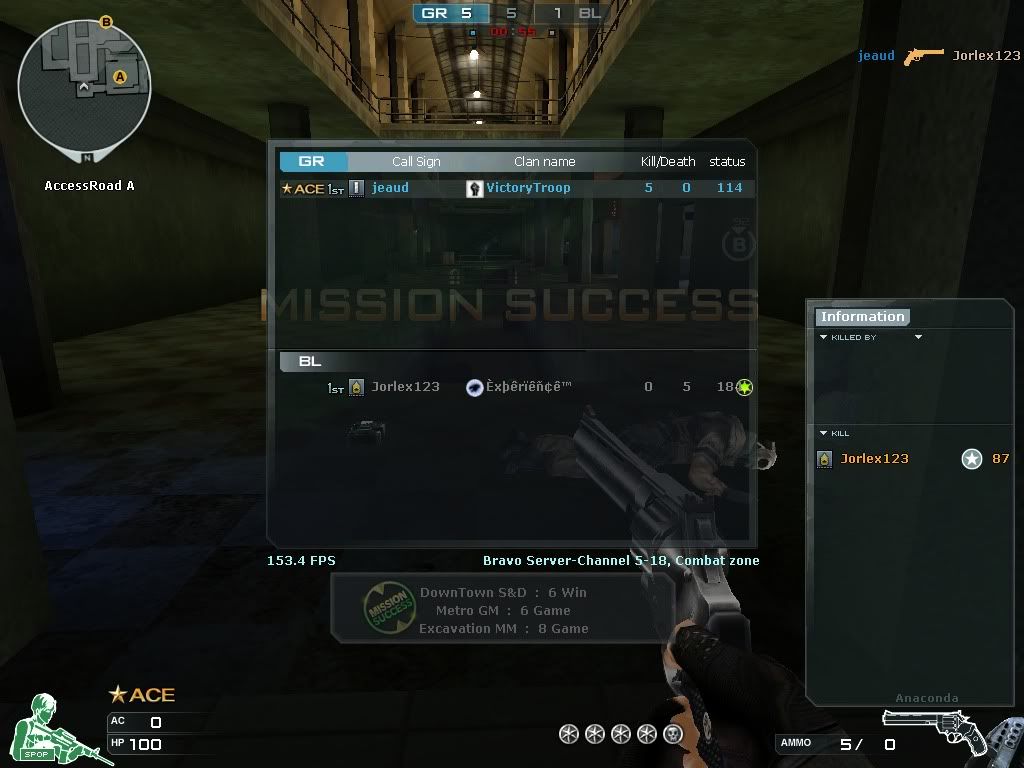Click the GR team header
This screenshot has width=1024, height=768.
(313, 161)
